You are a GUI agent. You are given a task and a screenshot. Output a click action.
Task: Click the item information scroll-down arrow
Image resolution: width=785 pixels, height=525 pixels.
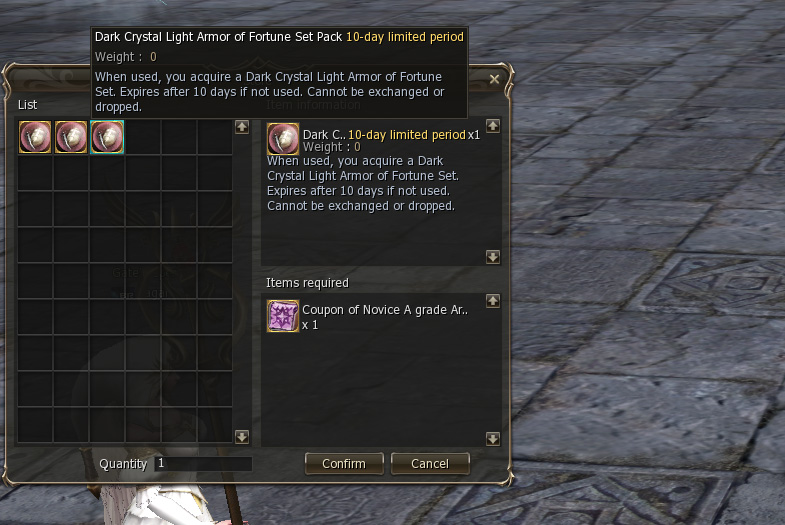[492, 257]
